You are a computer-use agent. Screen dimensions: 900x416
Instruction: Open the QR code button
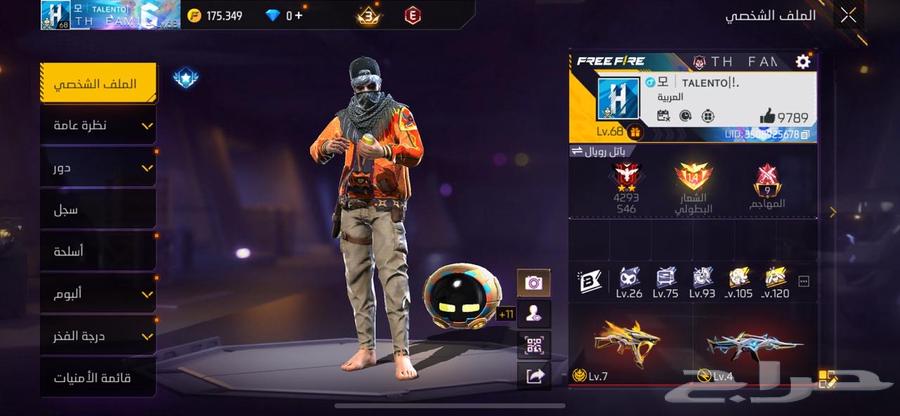tap(533, 345)
